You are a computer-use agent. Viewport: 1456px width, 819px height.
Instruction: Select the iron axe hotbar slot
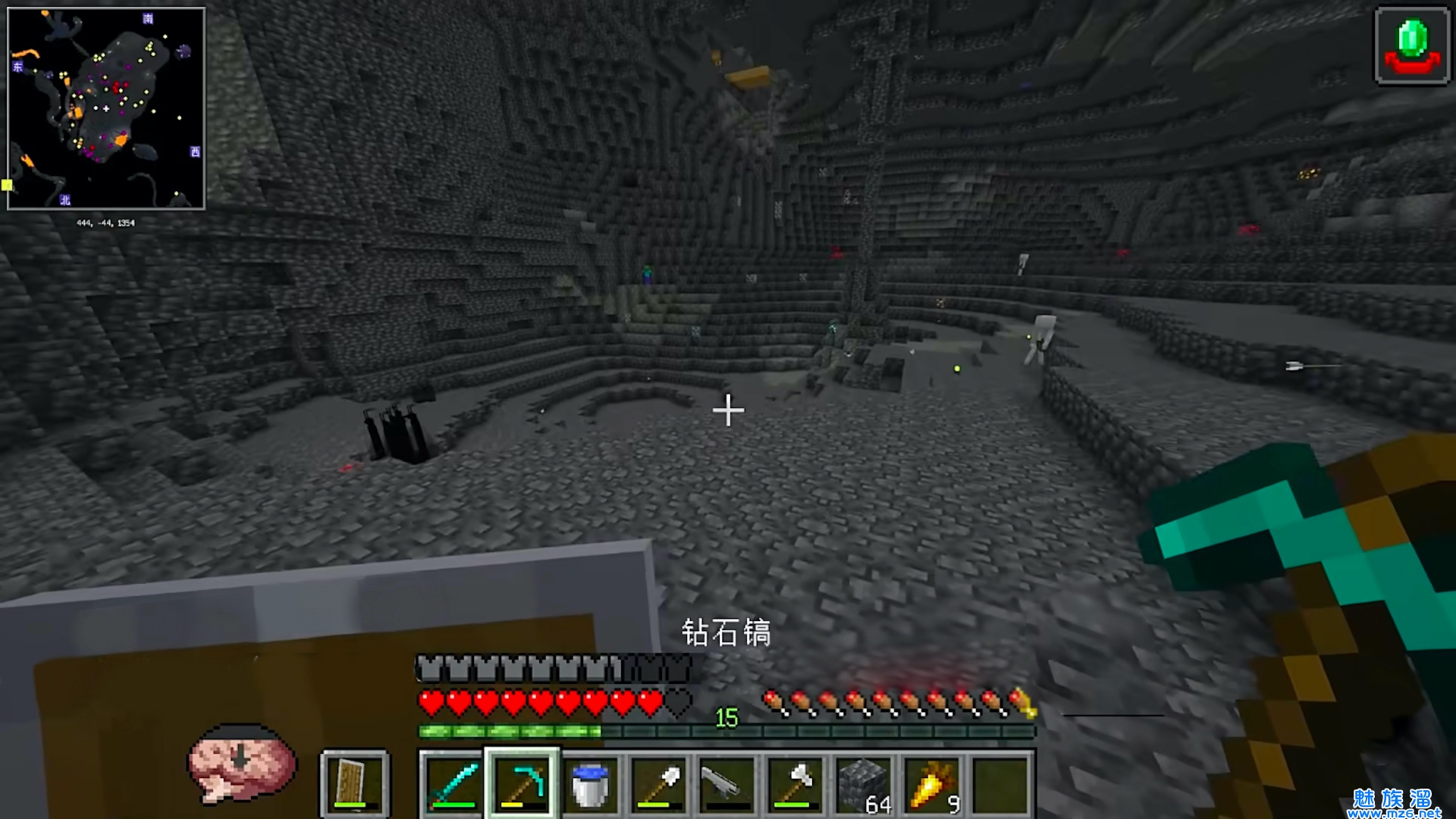pos(795,784)
